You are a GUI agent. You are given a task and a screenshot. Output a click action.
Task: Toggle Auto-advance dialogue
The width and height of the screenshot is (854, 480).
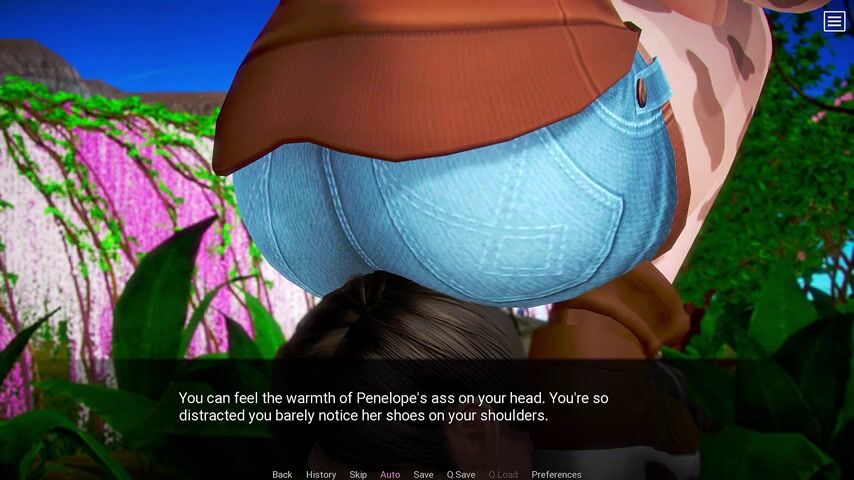point(390,475)
